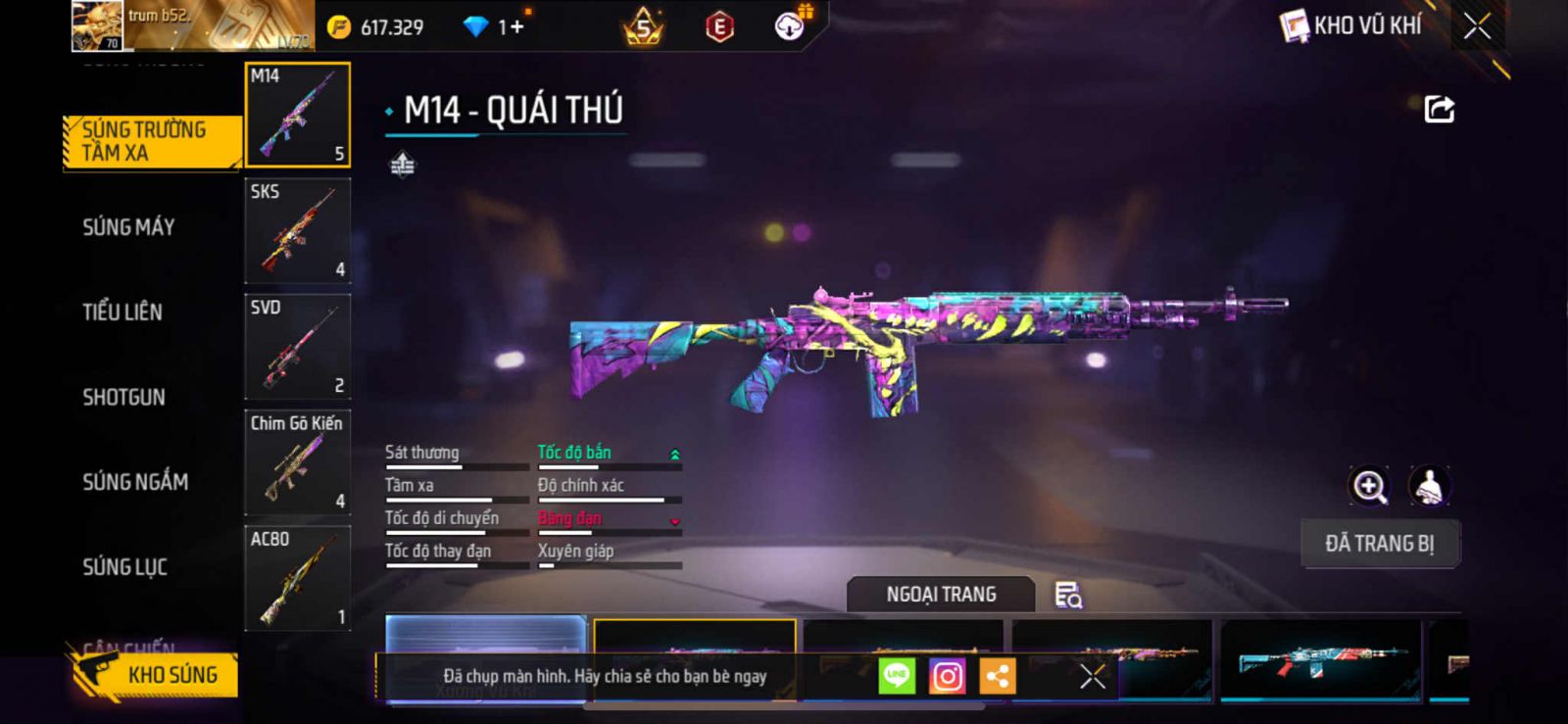Select the AC80 weapon tile

298,579
